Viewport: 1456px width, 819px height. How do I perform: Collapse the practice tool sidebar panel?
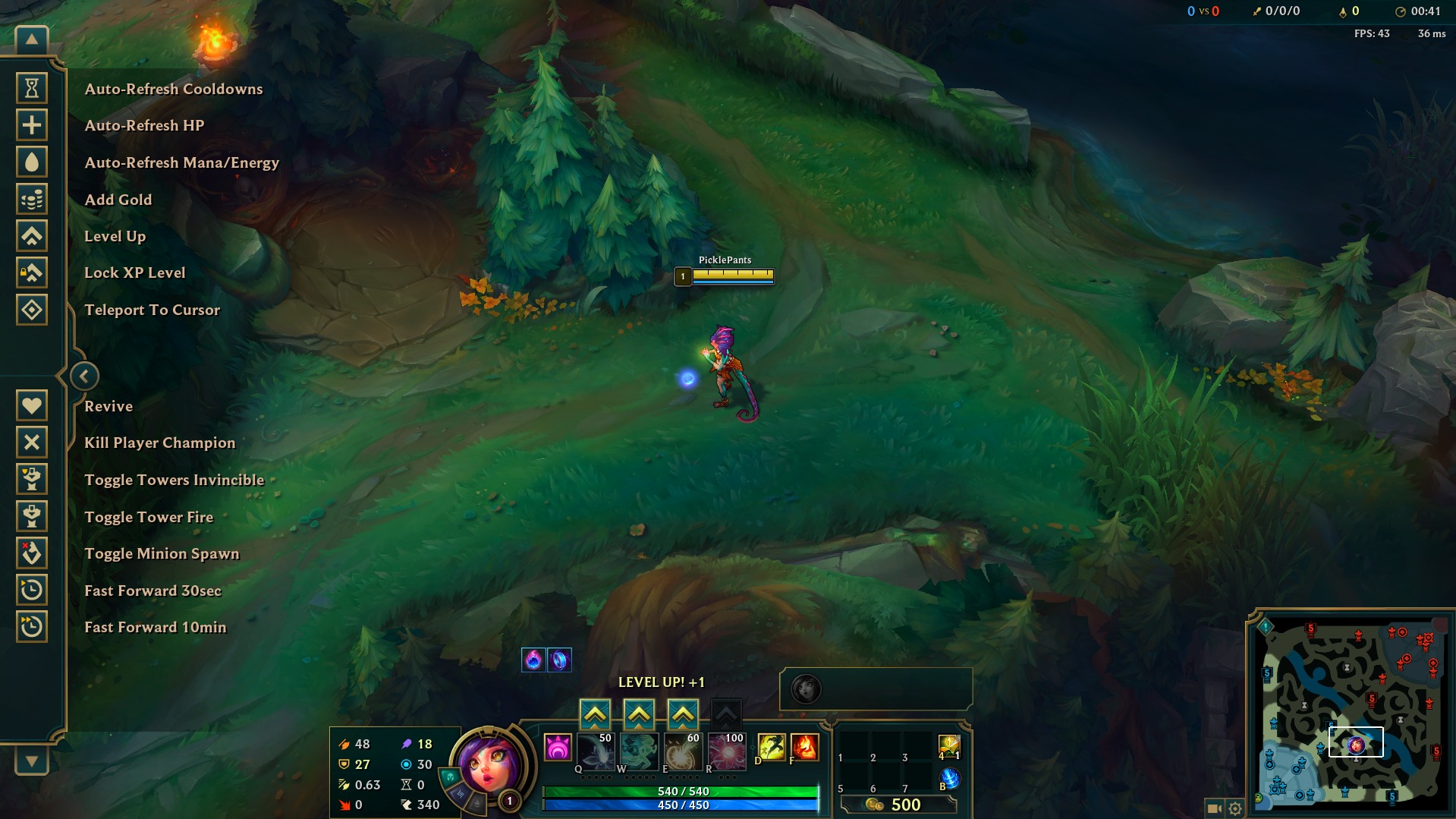(x=84, y=376)
